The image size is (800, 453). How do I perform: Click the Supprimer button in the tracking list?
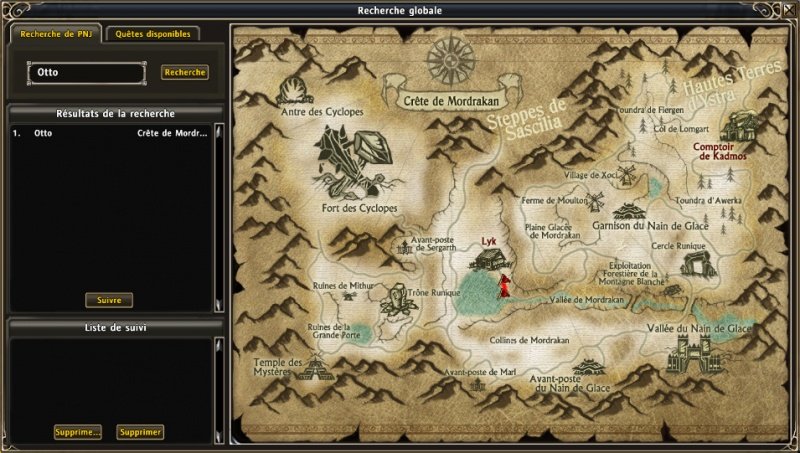click(x=140, y=432)
